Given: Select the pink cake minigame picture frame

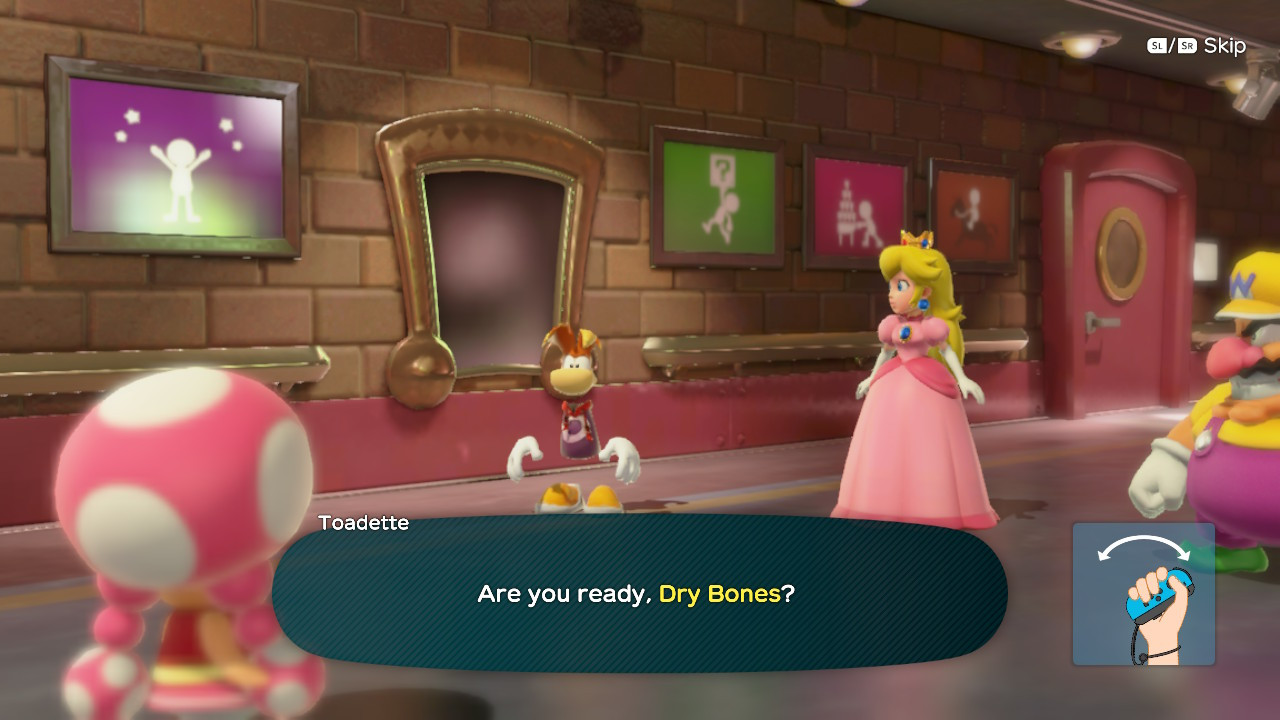Looking at the screenshot, I should click(857, 207).
